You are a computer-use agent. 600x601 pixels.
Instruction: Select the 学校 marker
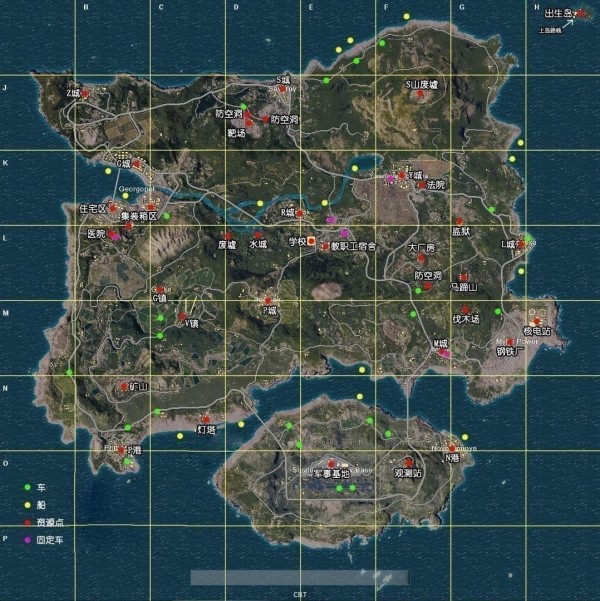coord(312,241)
